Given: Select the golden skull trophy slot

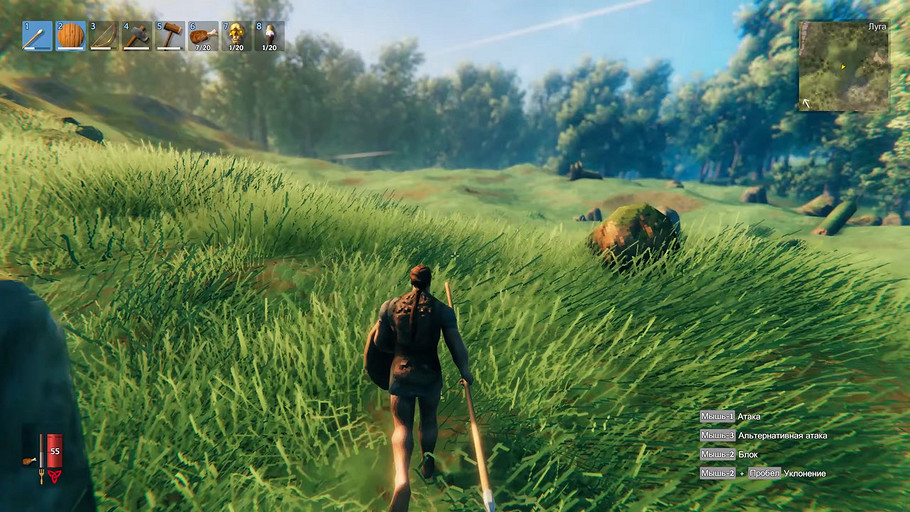Looking at the screenshot, I should pos(236,36).
